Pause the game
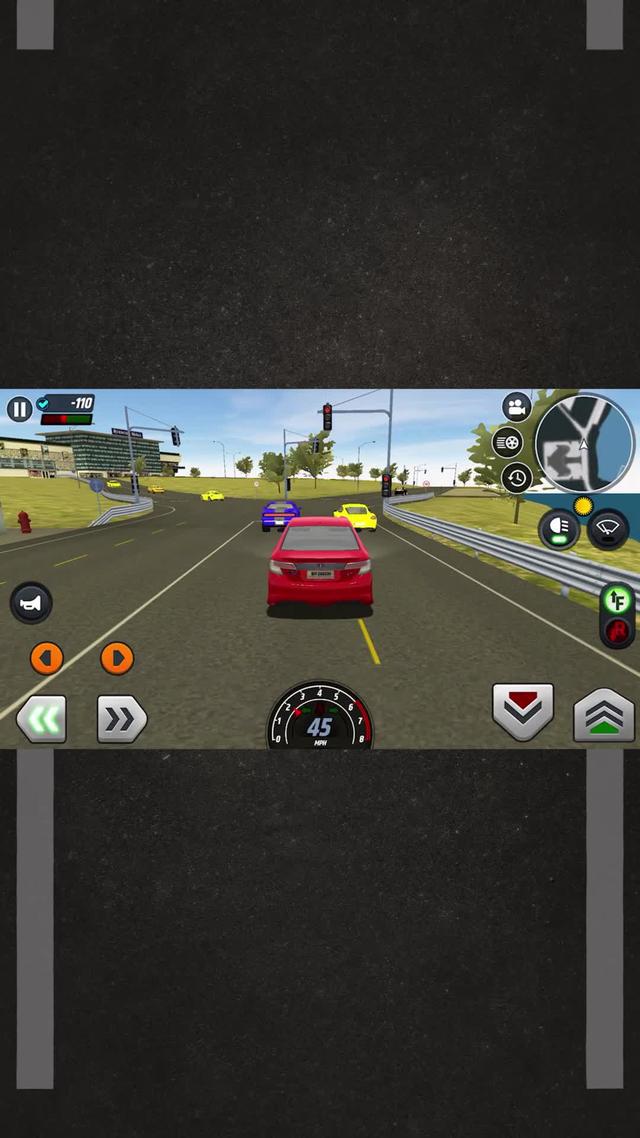640x1138 pixels. [x=20, y=408]
